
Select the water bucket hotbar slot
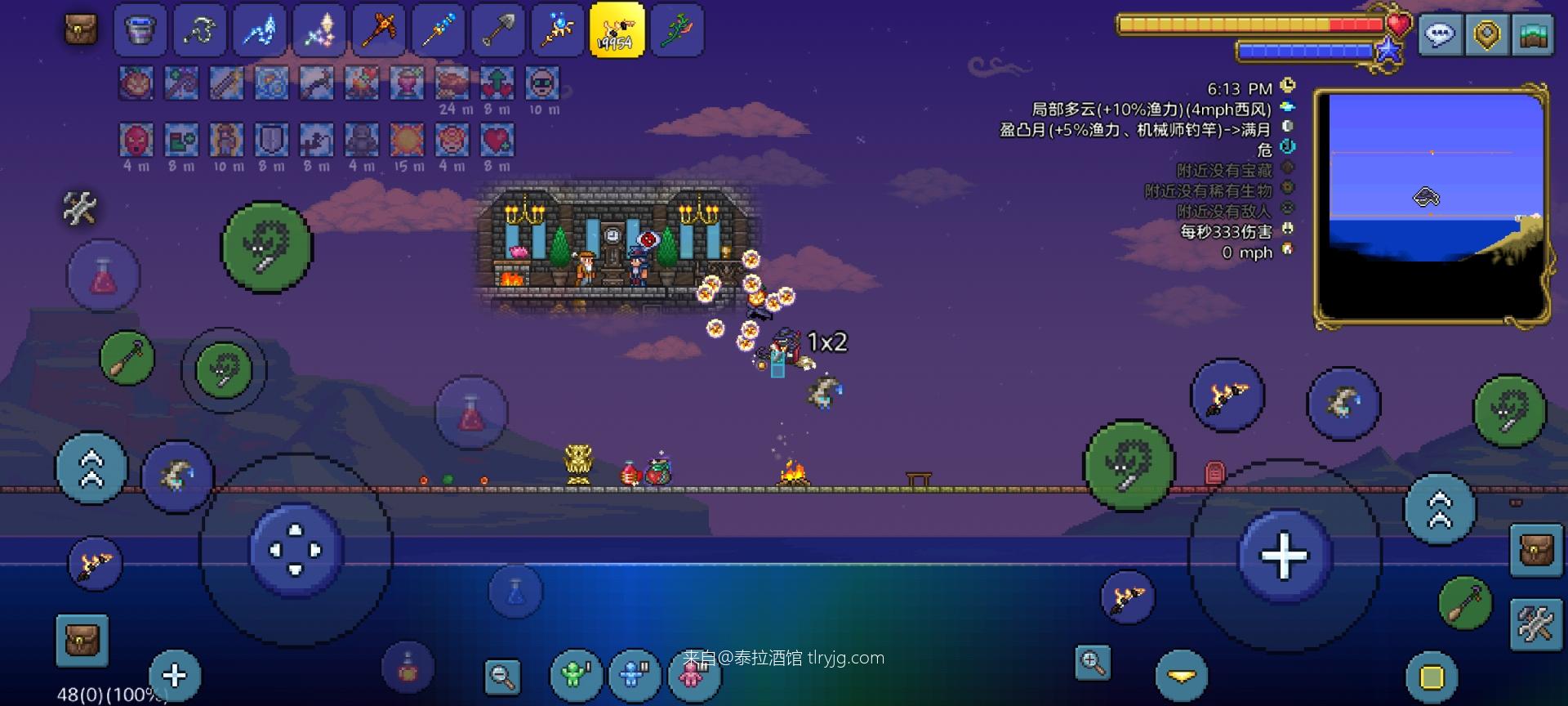pos(140,30)
